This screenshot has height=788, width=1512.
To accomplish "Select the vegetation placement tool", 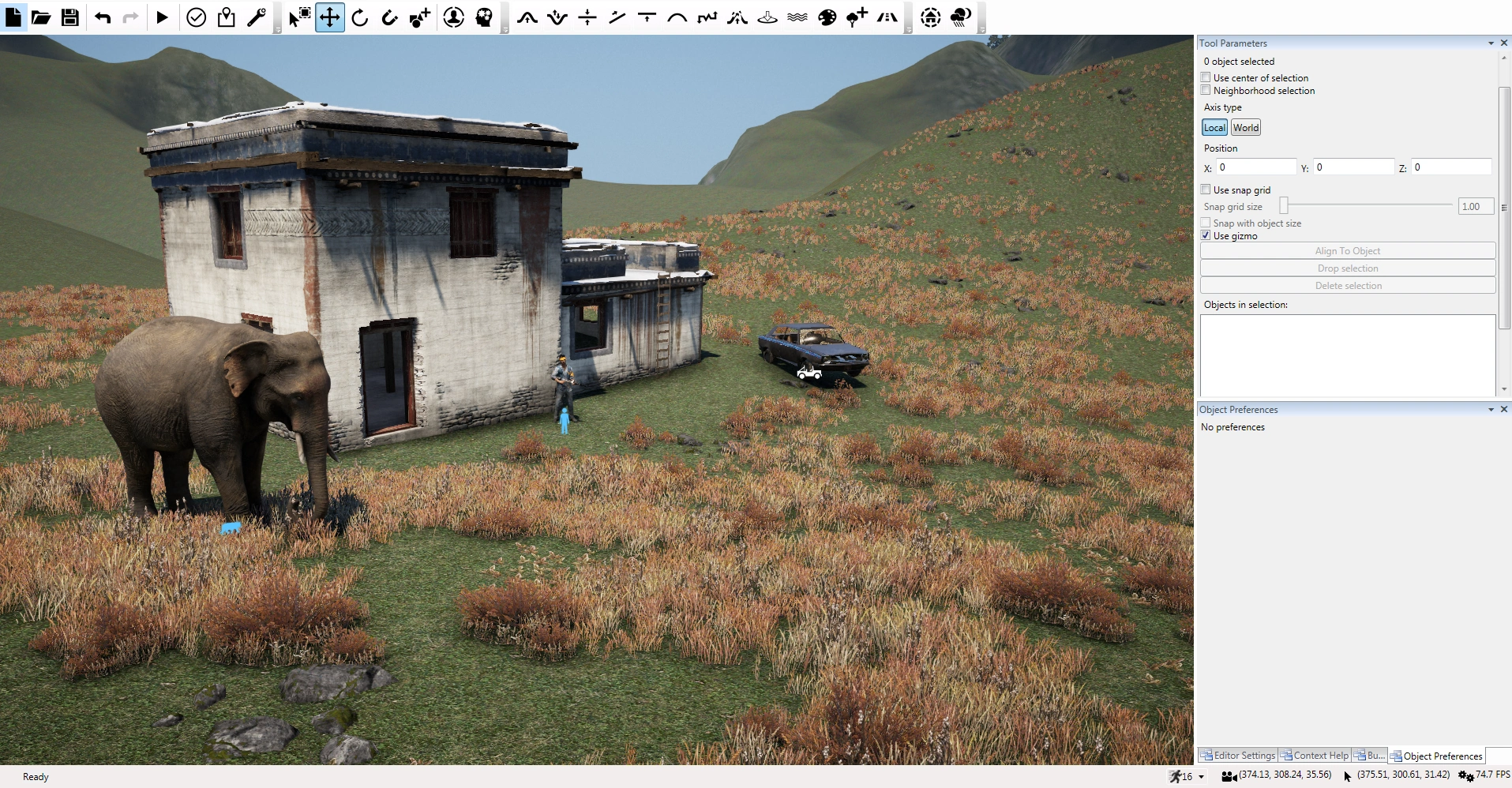I will point(856,17).
